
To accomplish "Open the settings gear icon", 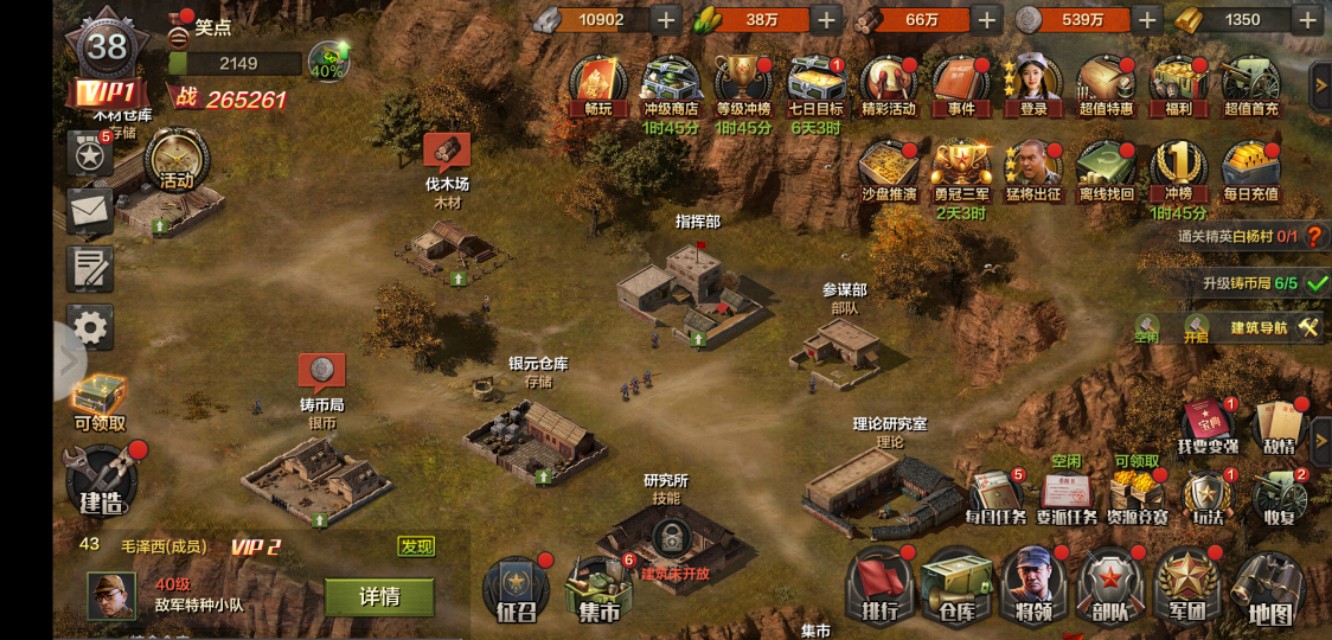I will (x=90, y=328).
